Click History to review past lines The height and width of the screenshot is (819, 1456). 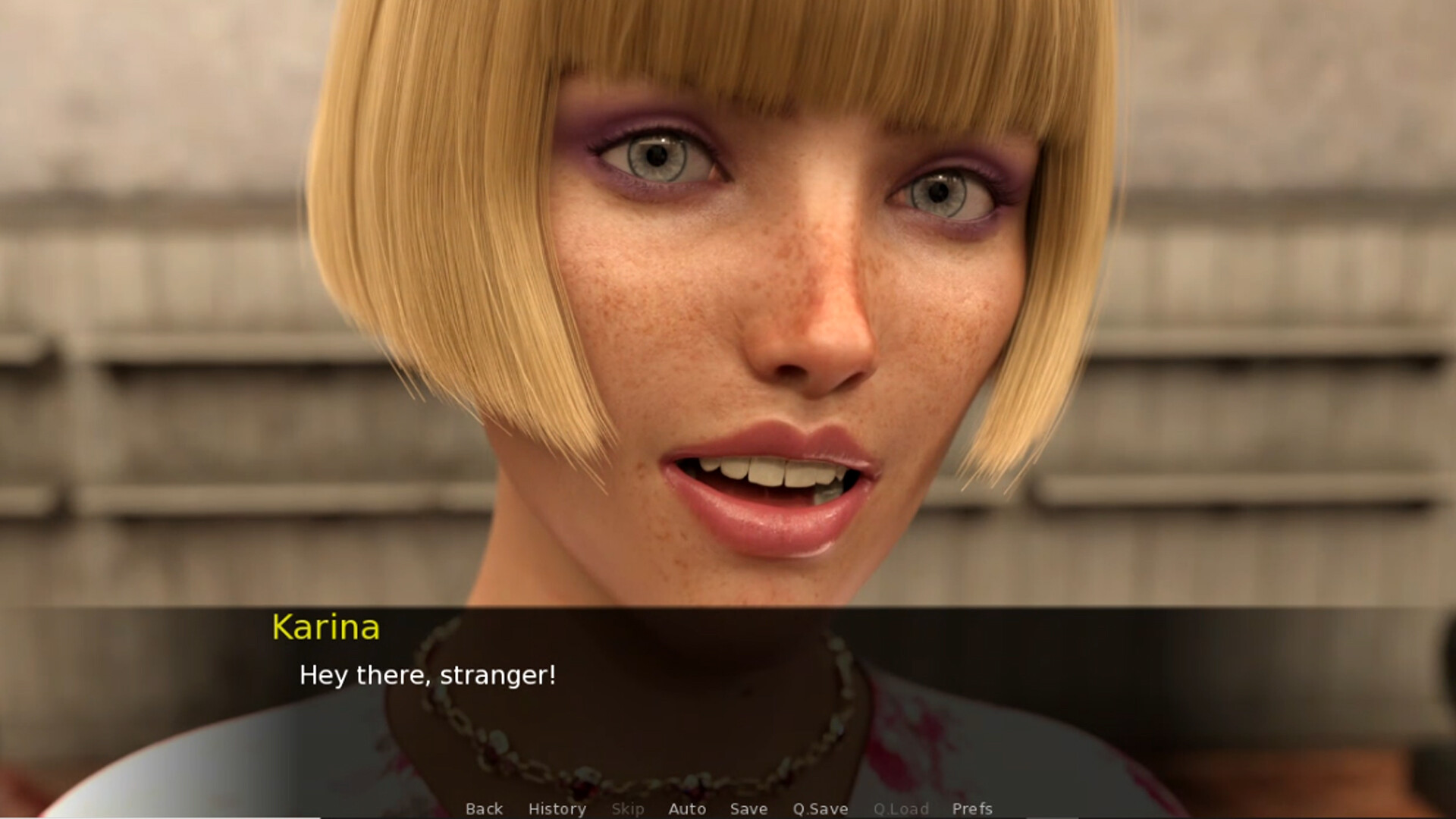[x=557, y=809]
